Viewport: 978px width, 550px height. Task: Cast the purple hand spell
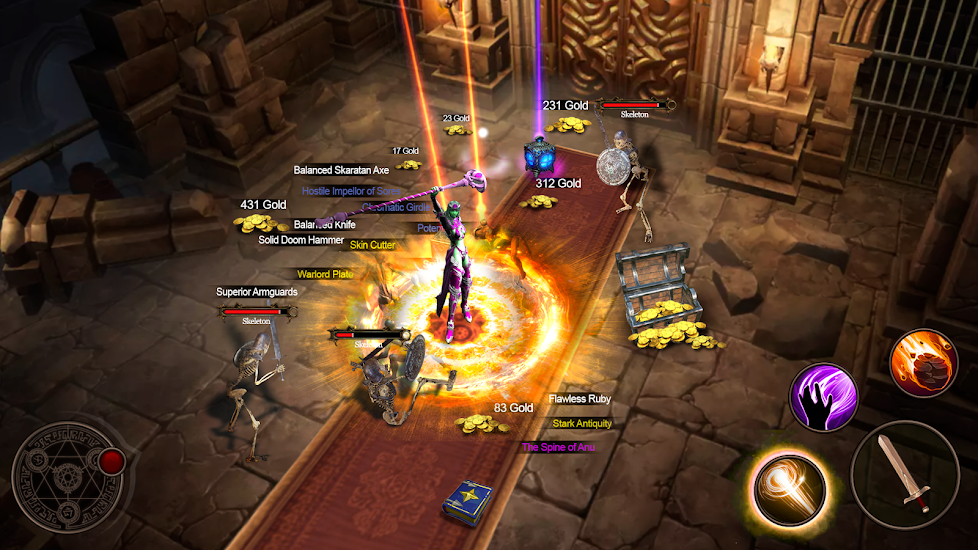826,397
